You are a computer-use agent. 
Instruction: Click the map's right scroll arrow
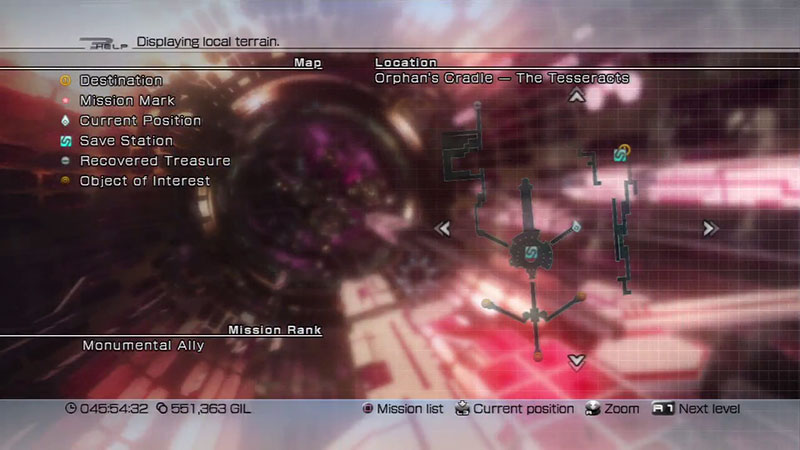pos(710,229)
